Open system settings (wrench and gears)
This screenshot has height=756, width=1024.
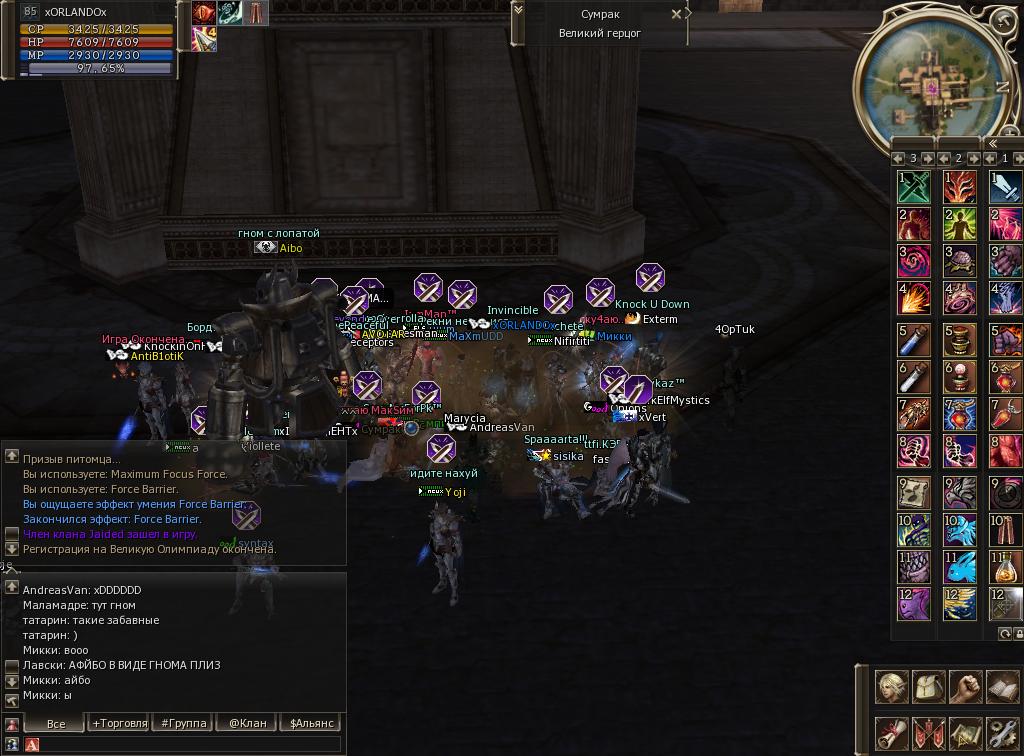click(x=1001, y=733)
